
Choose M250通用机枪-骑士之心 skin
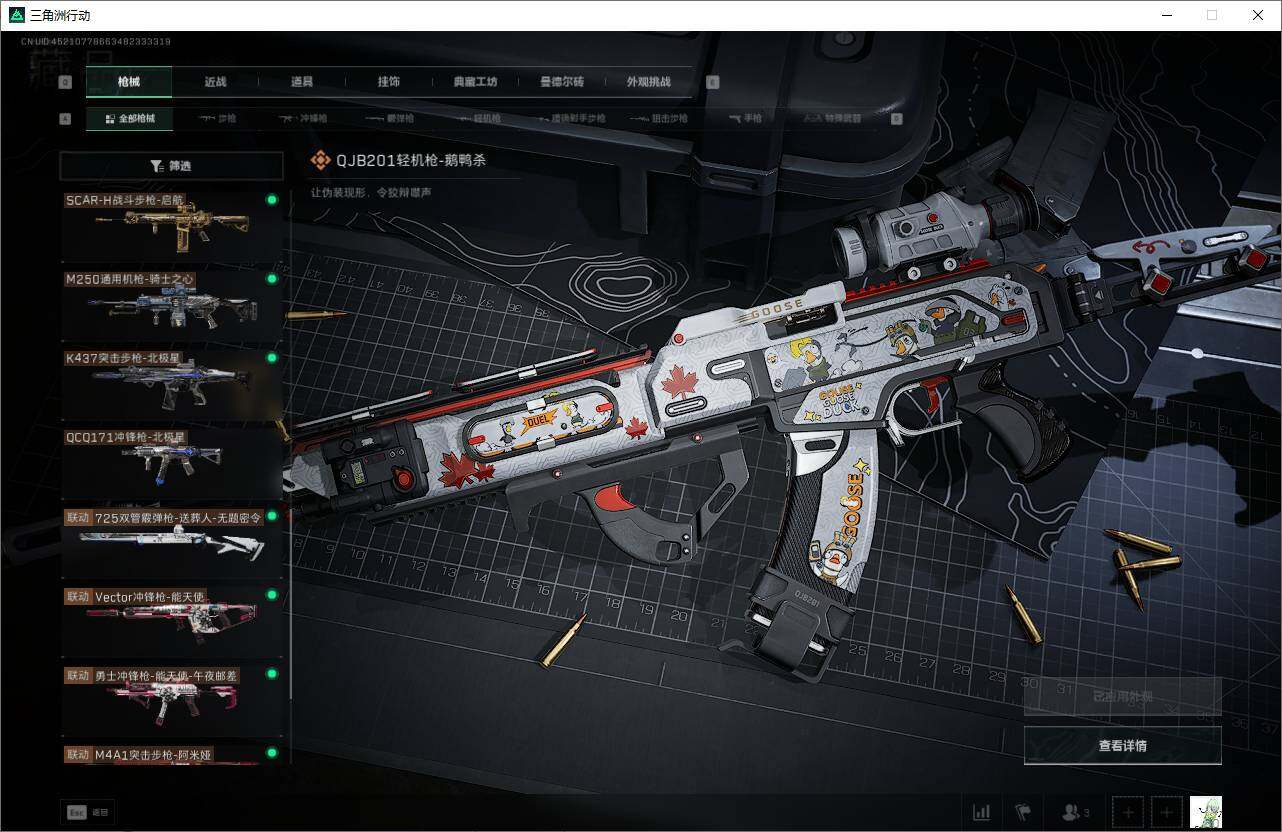[172, 306]
